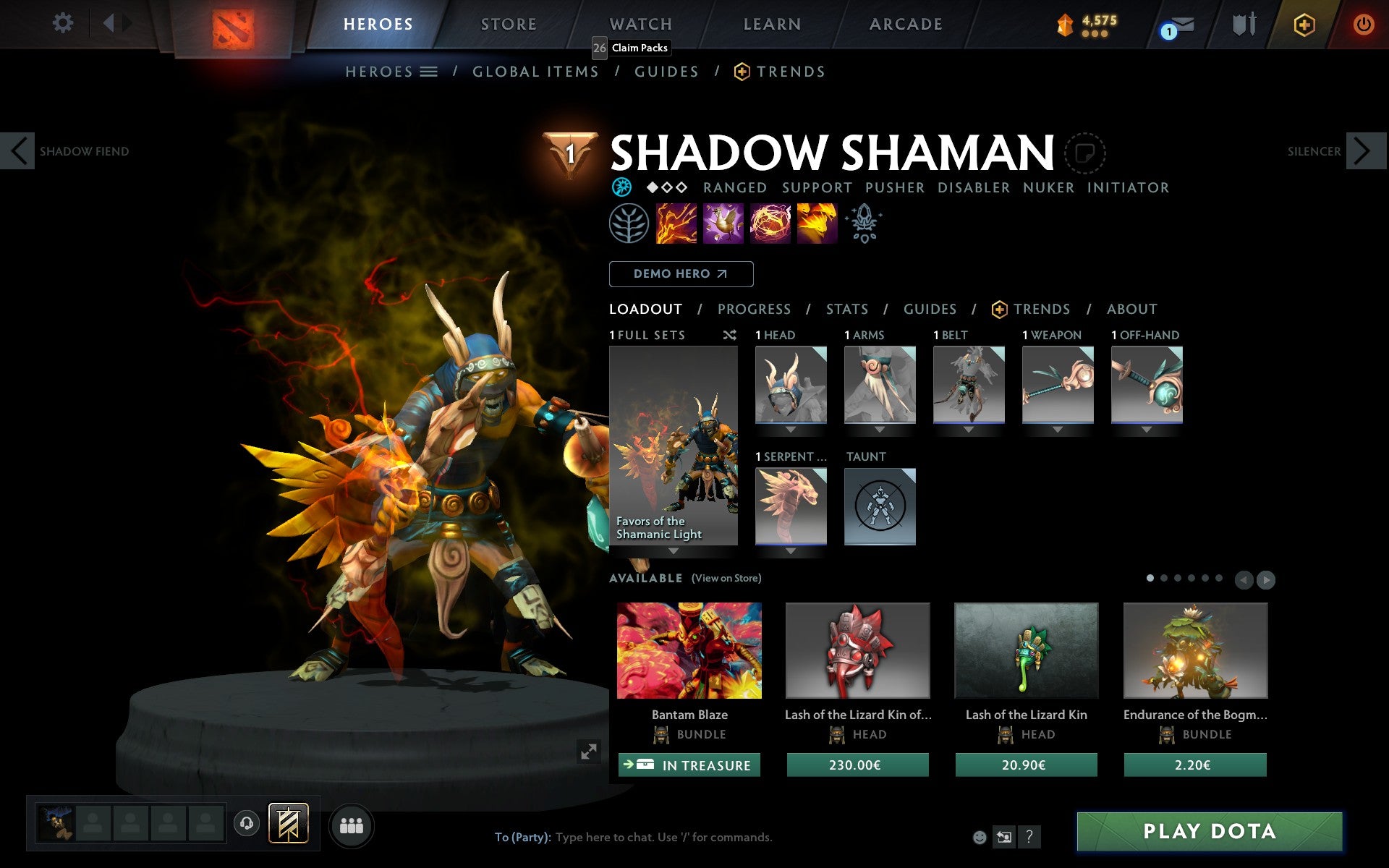Switch to the Progress tab
This screenshot has width=1389, height=868.
pyautogui.click(x=754, y=310)
